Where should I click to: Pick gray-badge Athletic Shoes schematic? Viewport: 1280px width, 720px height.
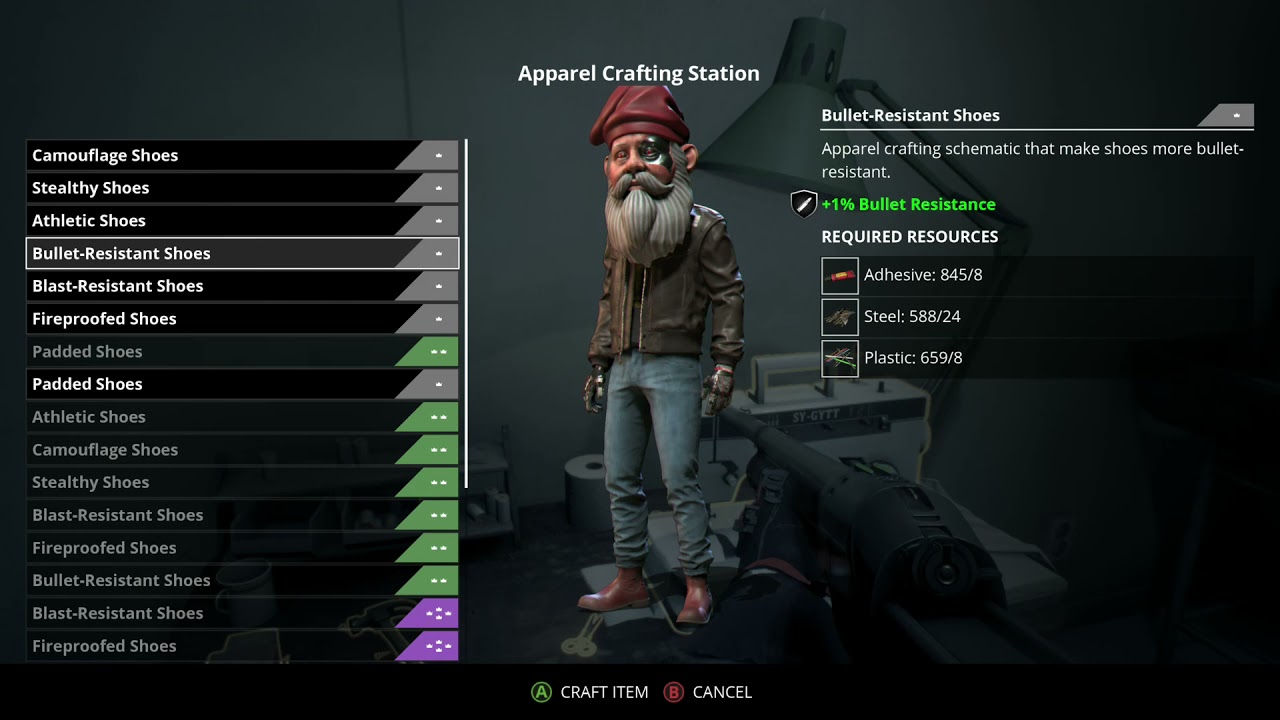(x=240, y=221)
